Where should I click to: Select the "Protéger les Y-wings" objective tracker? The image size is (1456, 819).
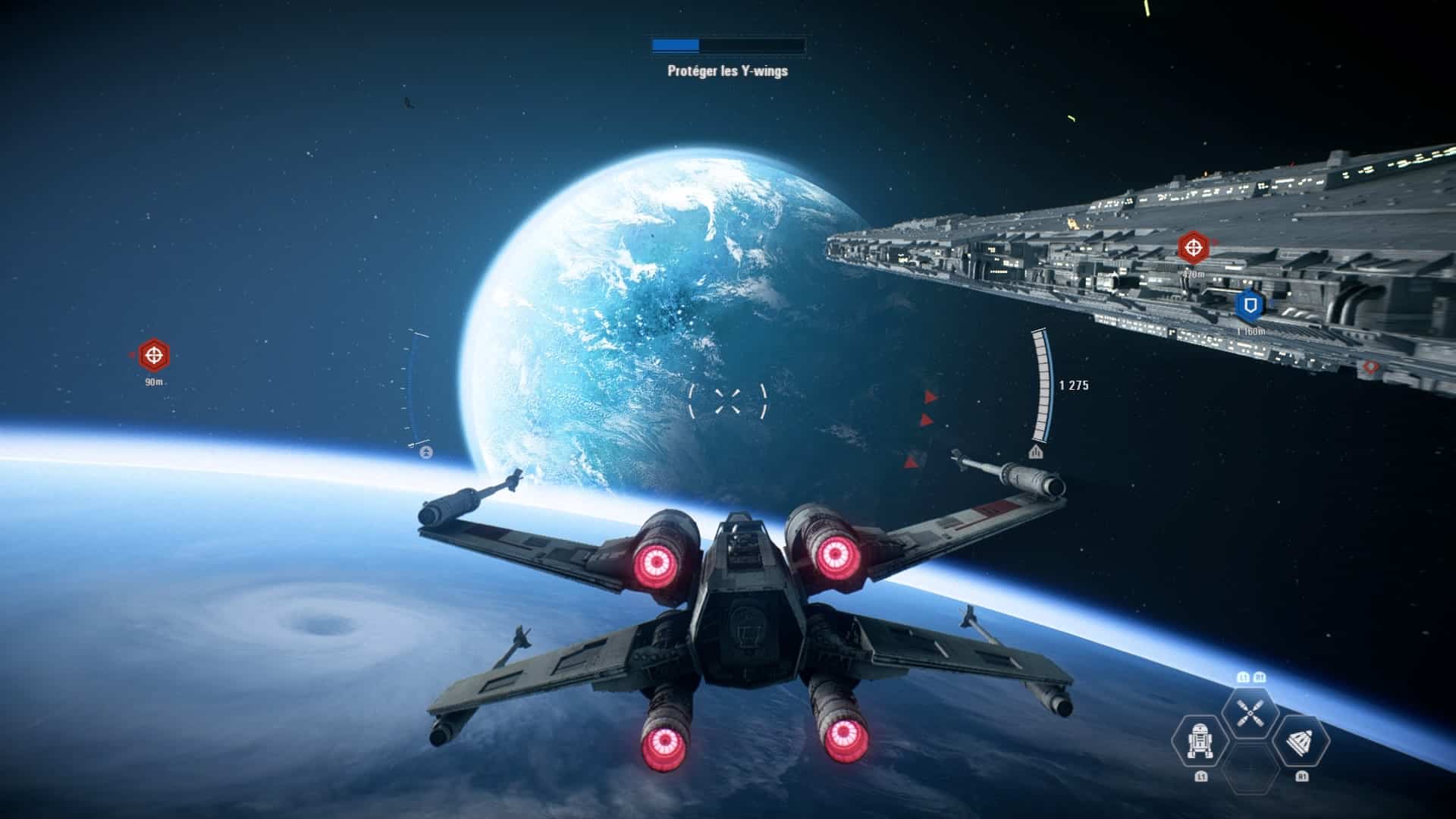tap(727, 71)
